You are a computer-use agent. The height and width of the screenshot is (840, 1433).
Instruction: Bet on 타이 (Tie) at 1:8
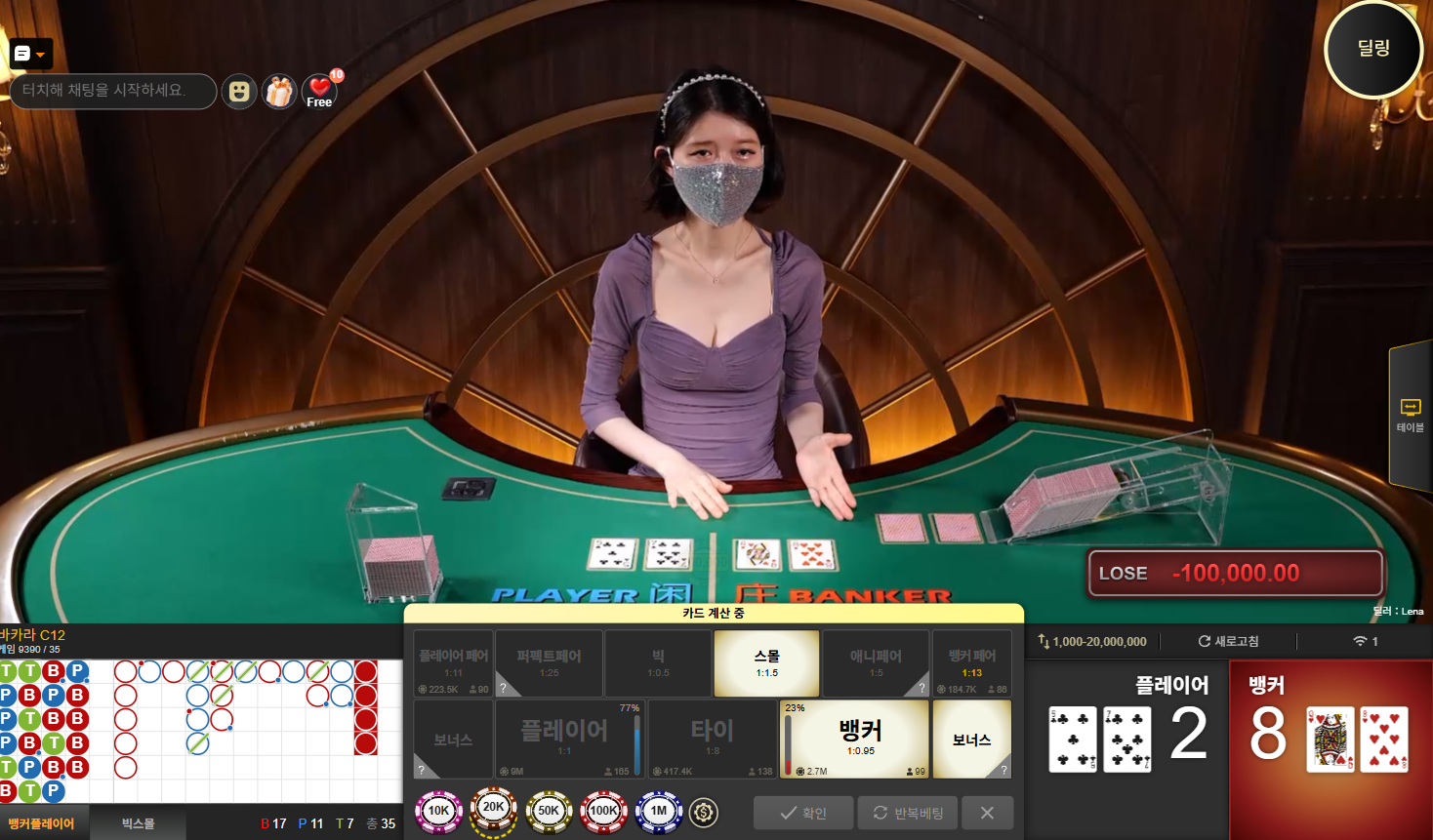(712, 739)
